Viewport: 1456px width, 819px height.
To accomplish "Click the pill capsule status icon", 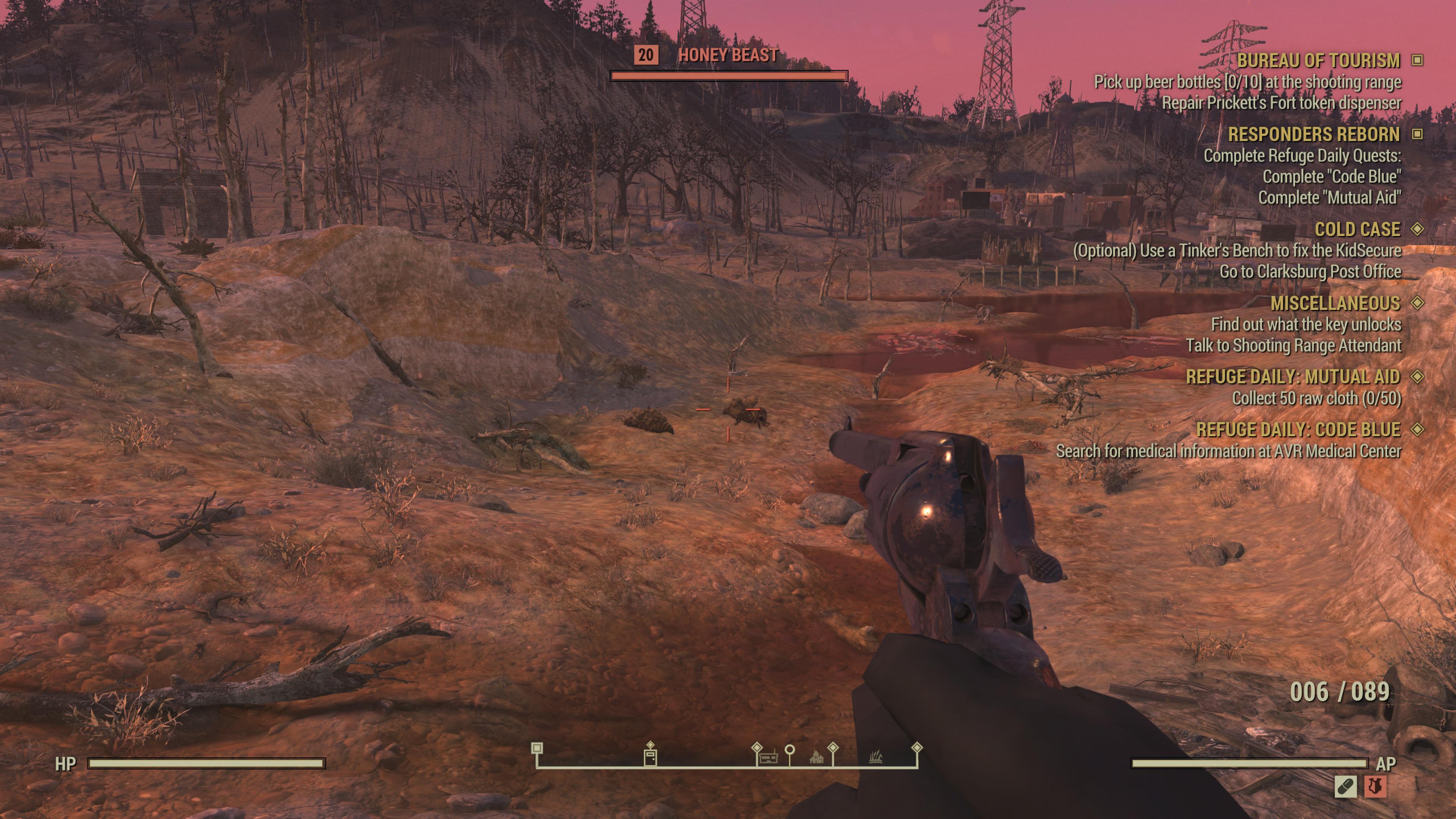I will click(x=1345, y=786).
